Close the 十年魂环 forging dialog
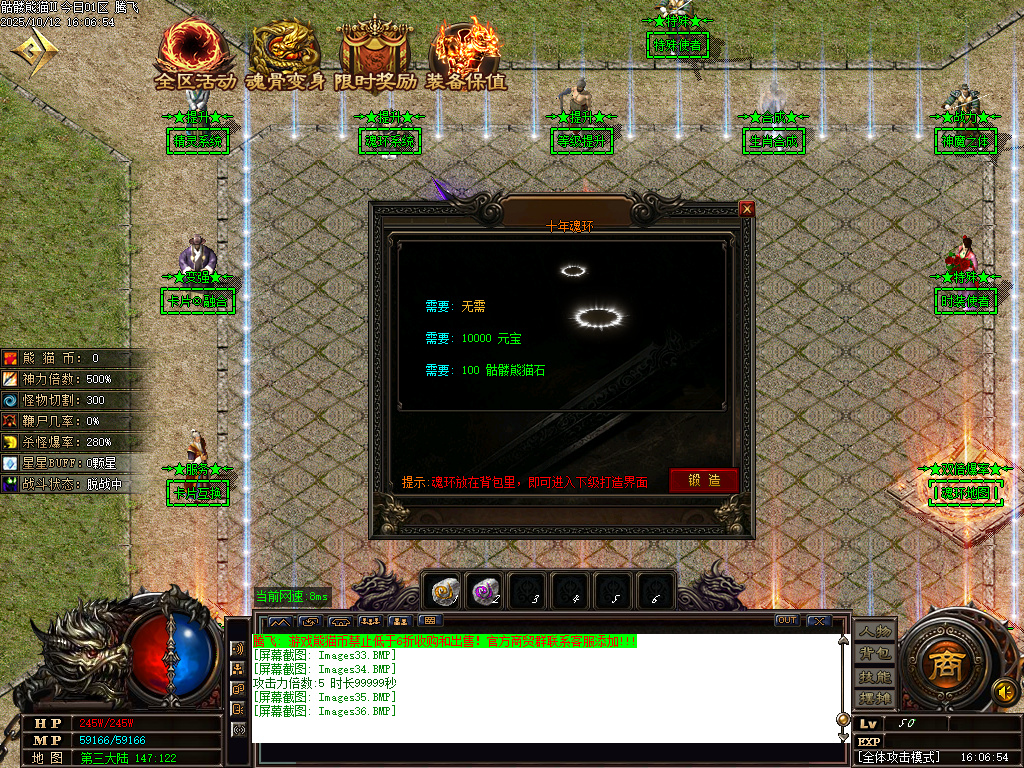The height and width of the screenshot is (768, 1024). click(x=746, y=209)
